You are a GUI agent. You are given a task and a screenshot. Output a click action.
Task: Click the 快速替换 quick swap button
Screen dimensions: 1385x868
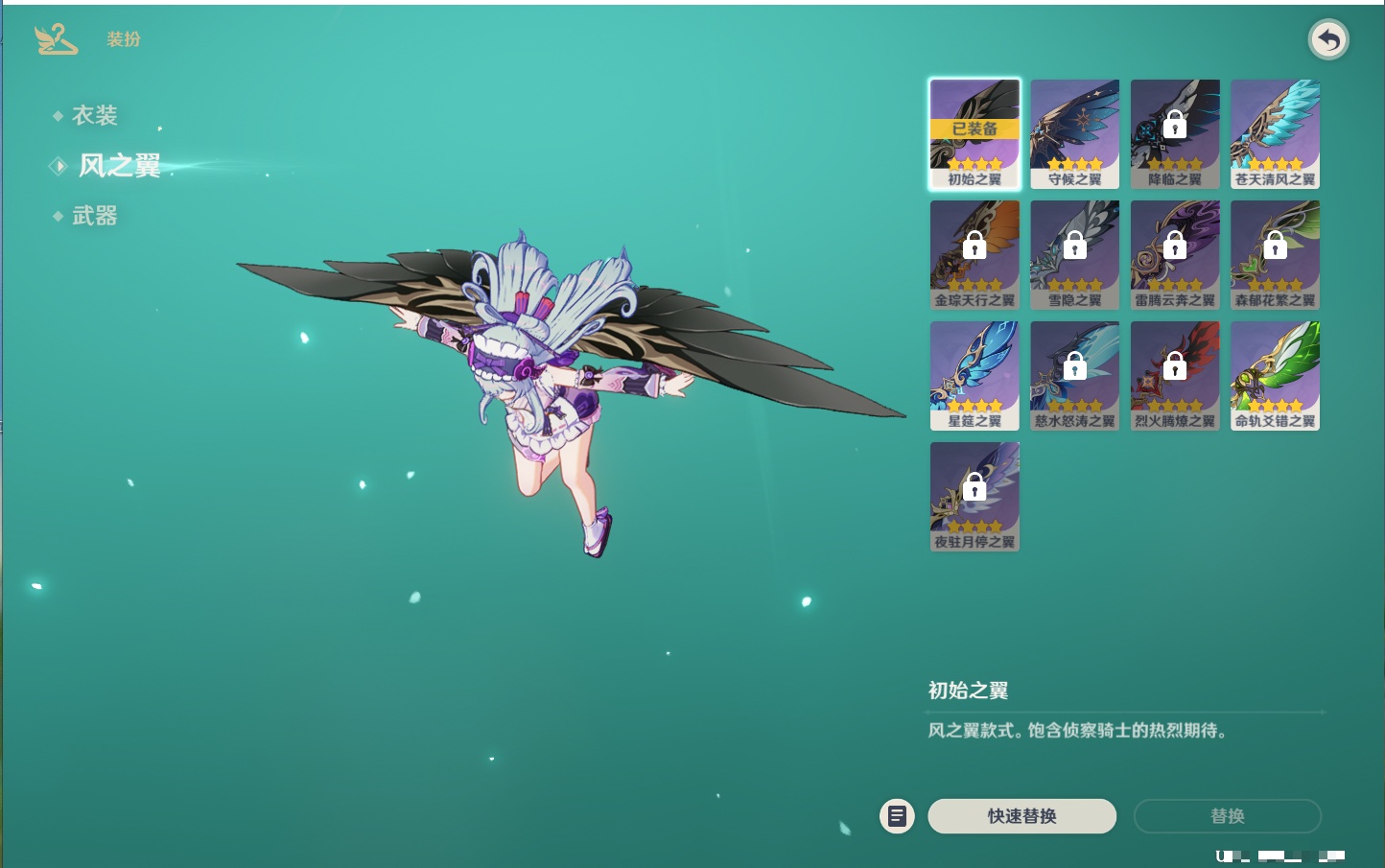(x=1021, y=816)
